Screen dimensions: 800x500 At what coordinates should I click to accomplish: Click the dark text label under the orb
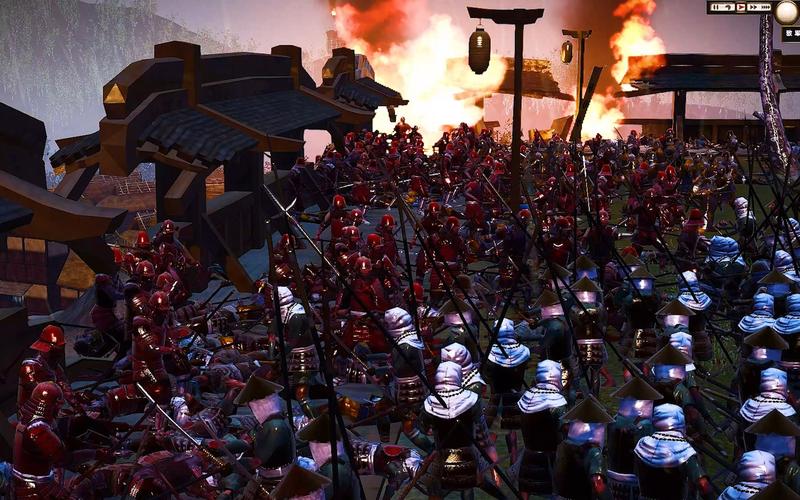tap(790, 34)
